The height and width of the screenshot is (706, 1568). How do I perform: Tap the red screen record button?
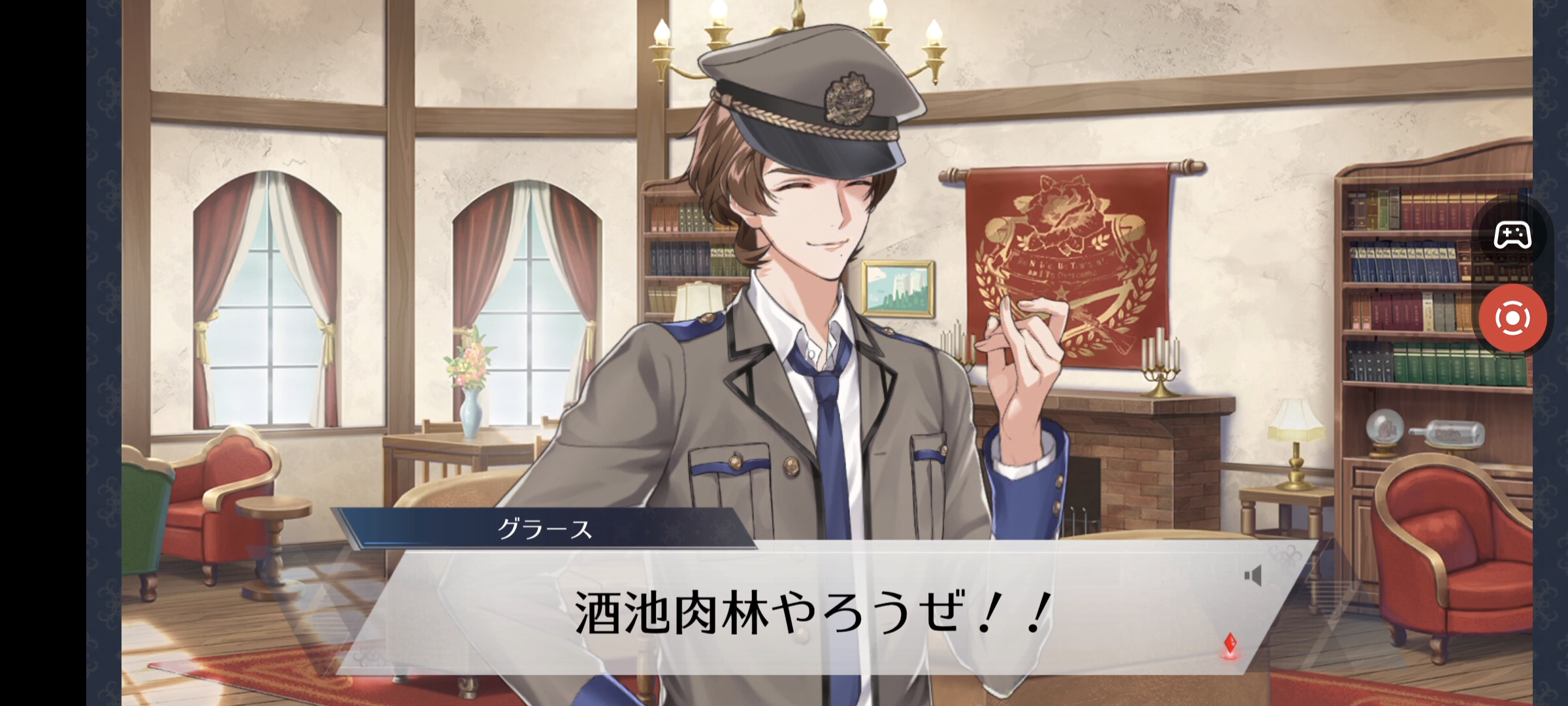[1512, 319]
